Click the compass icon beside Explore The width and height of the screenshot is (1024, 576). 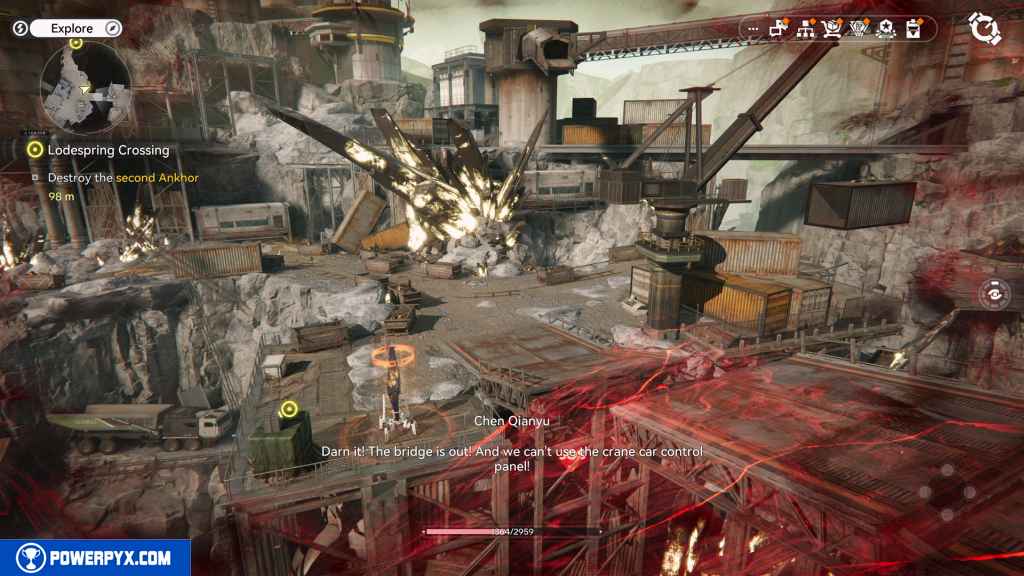click(x=113, y=29)
